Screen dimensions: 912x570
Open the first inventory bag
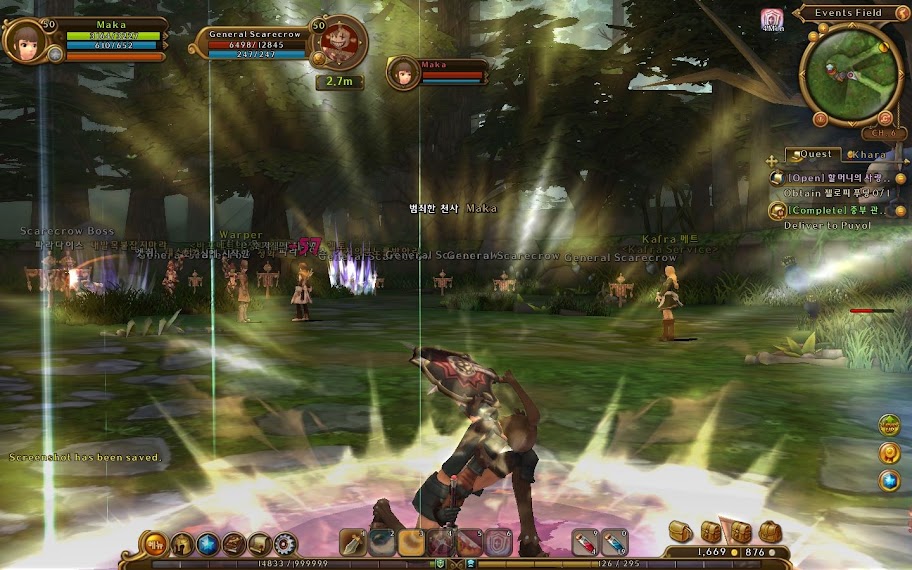(679, 531)
